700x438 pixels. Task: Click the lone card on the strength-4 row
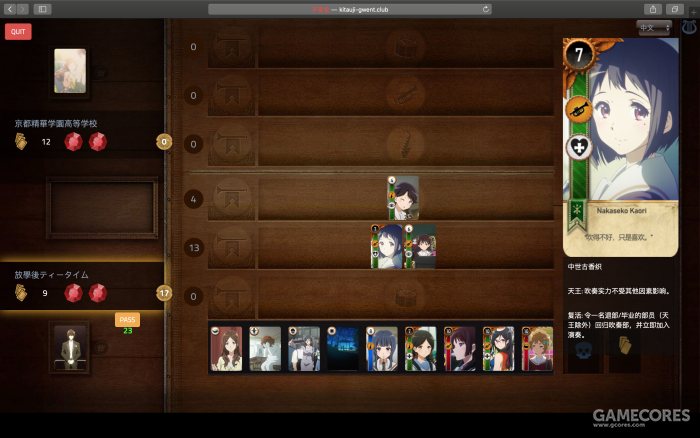403,198
